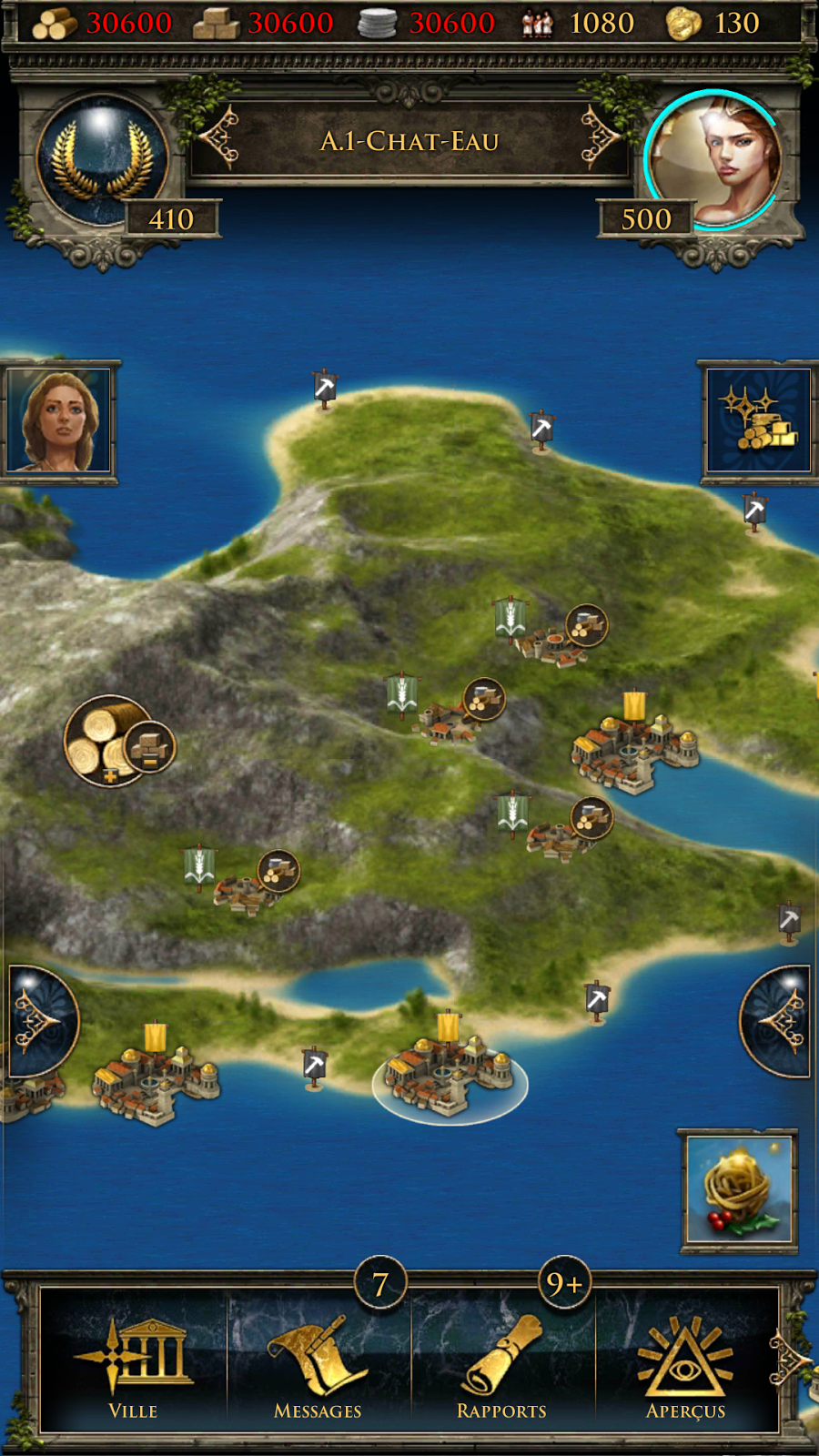This screenshot has width=819, height=1456.
Task: Open the gold and resources bonus shop
Action: click(x=758, y=420)
